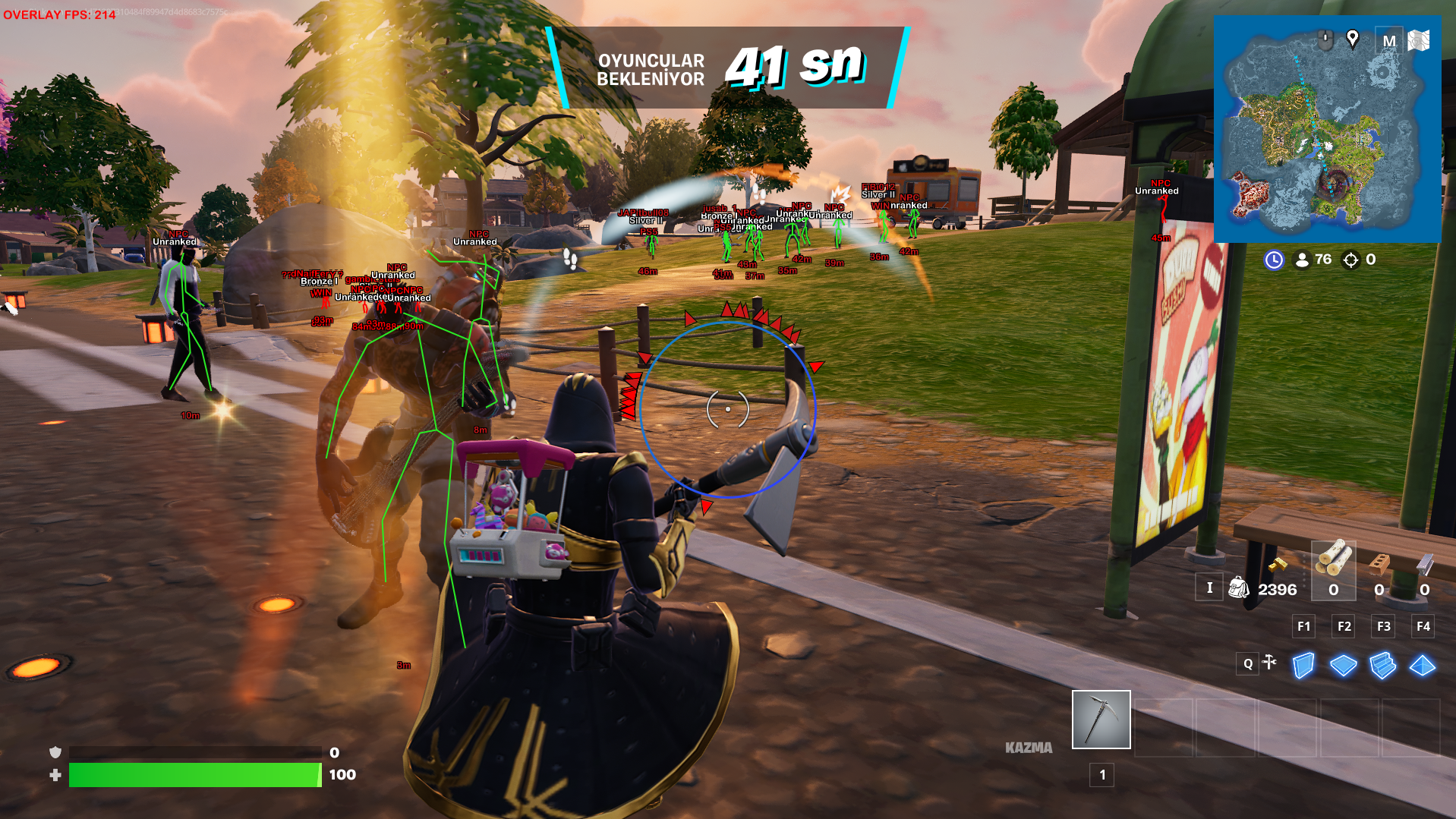Toggle build mode hammer and wrench icon
Screen dimensions: 1456x819
(1269, 663)
